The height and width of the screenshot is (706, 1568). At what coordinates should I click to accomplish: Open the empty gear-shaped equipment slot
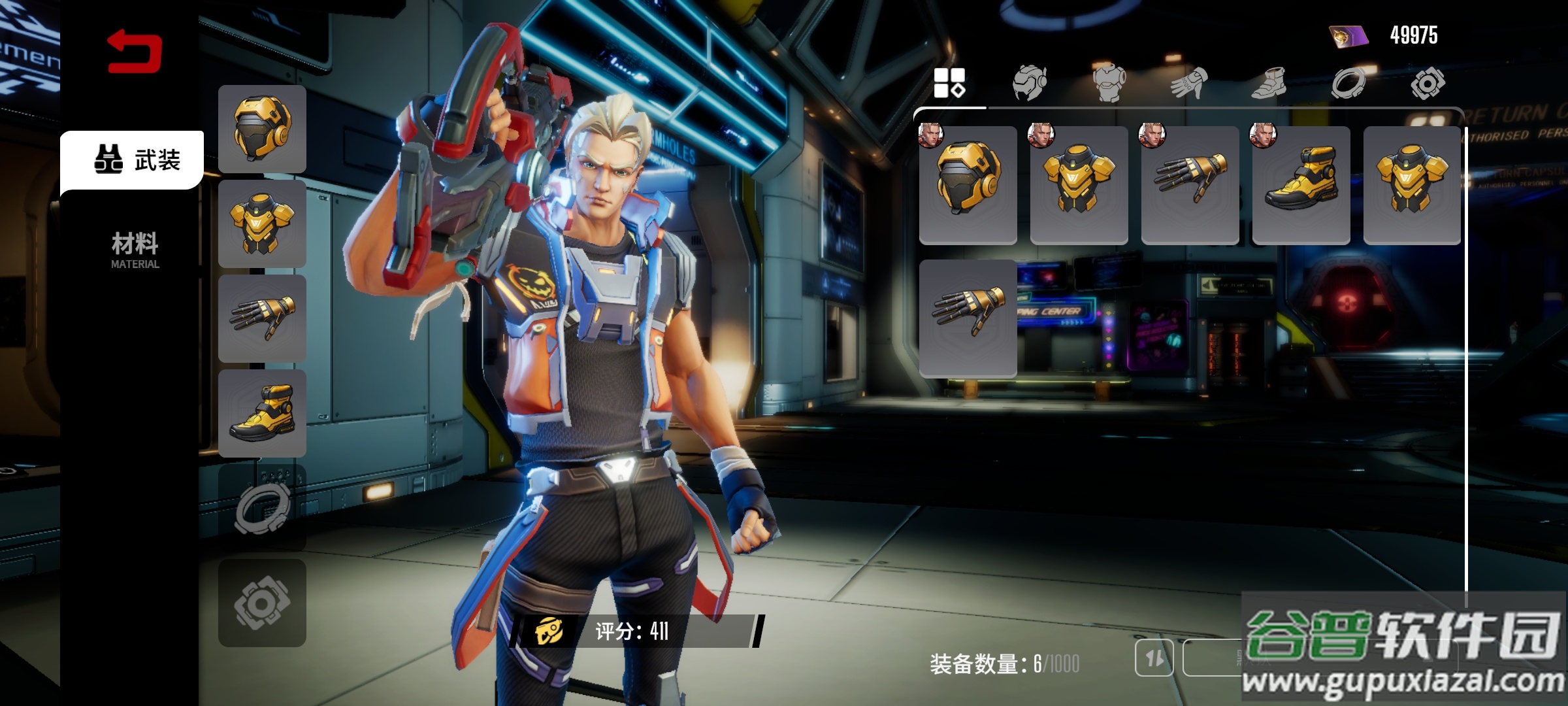[x=262, y=603]
